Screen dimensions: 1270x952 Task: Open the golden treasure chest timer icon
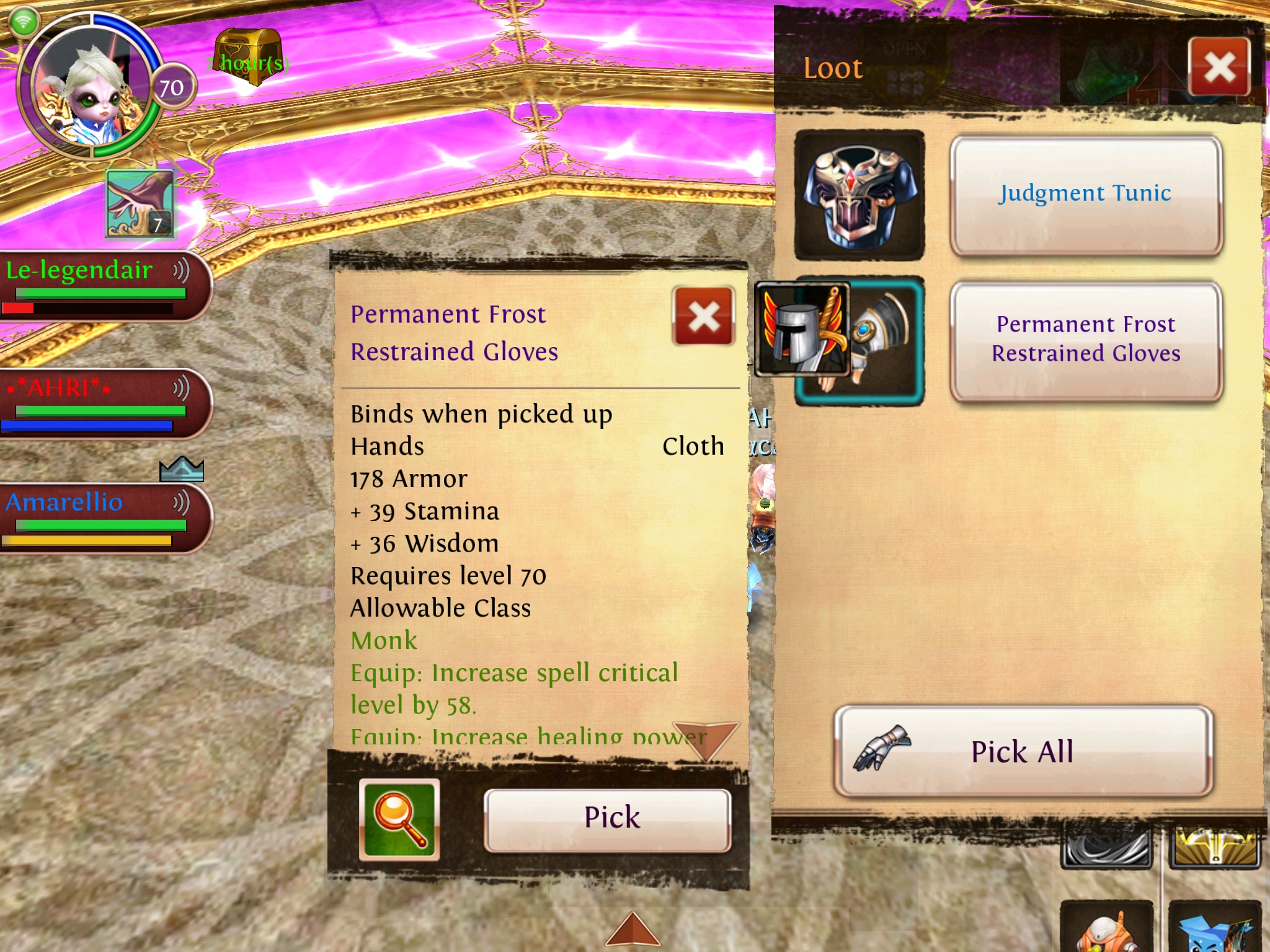coord(248,57)
